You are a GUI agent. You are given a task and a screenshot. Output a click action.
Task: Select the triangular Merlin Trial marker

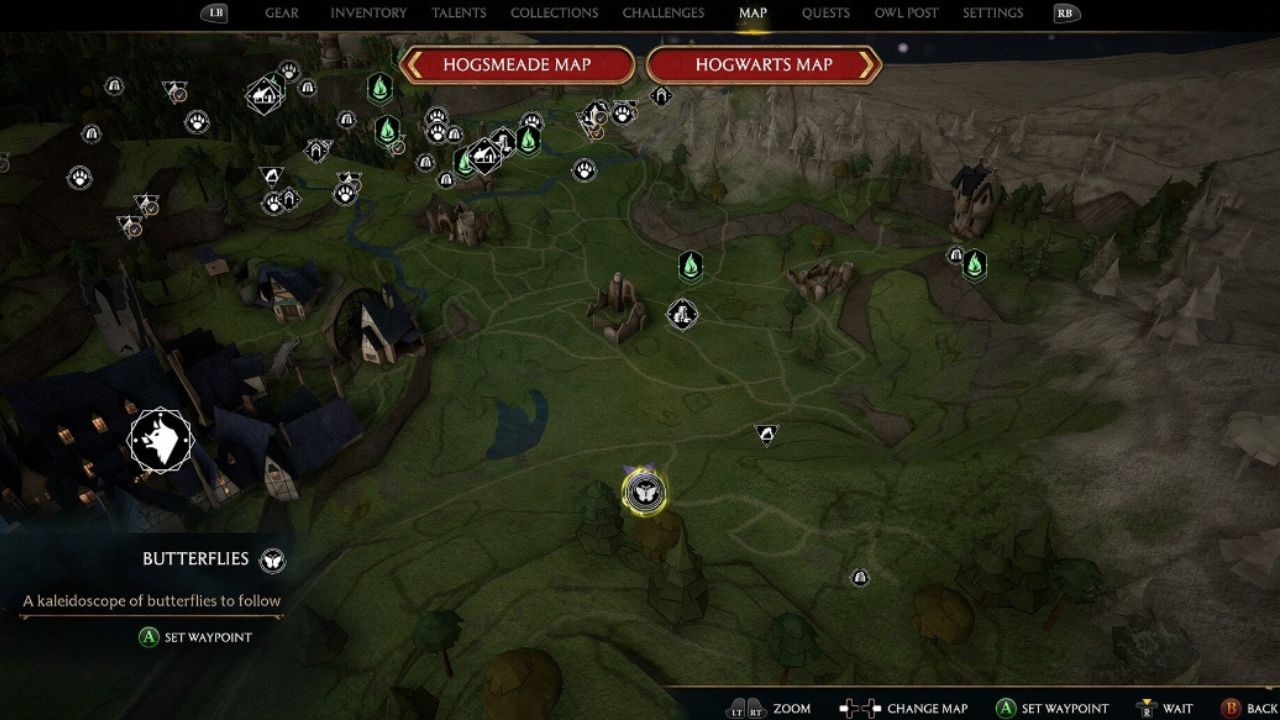(768, 434)
